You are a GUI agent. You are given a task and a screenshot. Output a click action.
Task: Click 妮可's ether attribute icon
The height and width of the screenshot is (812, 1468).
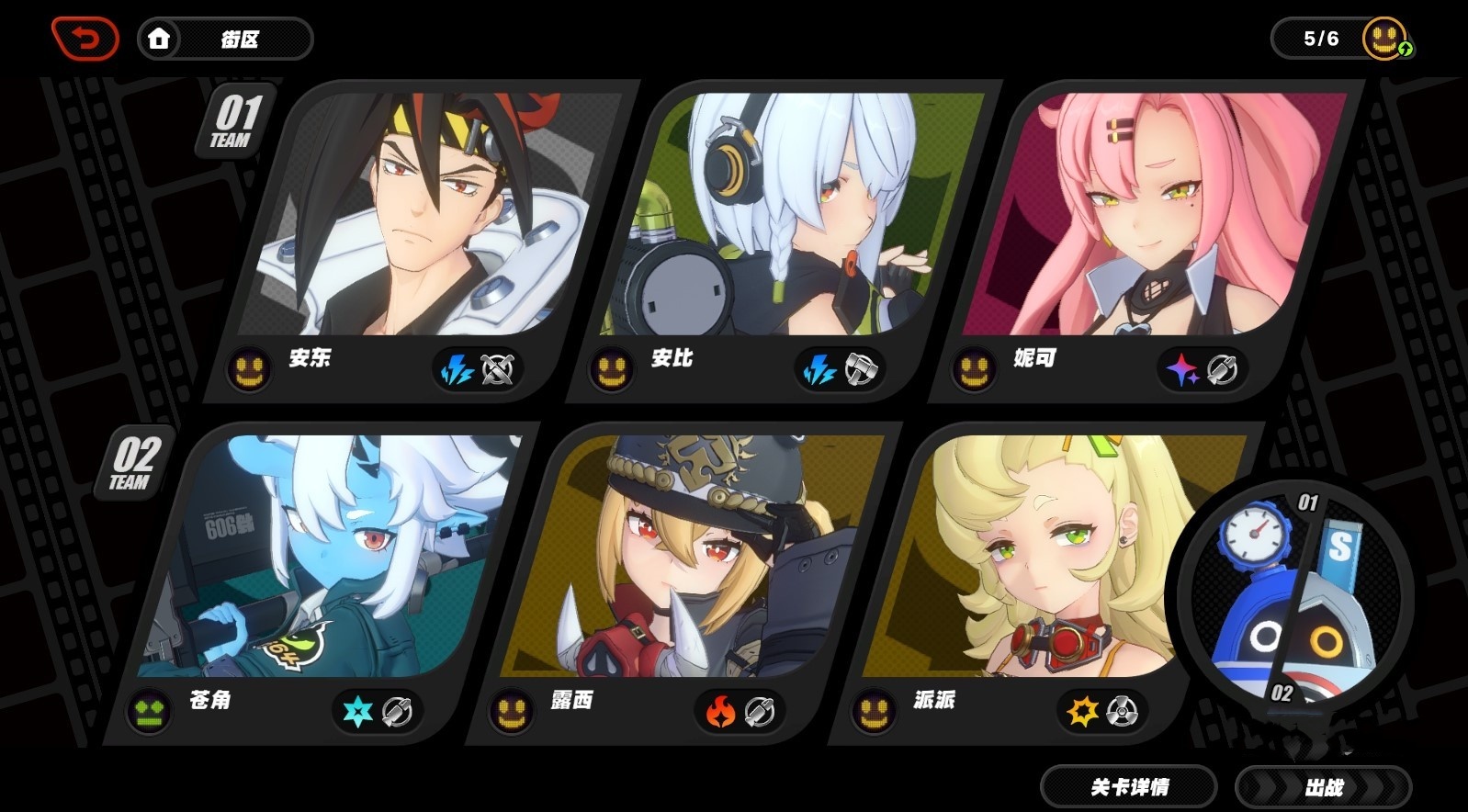coord(1181,370)
